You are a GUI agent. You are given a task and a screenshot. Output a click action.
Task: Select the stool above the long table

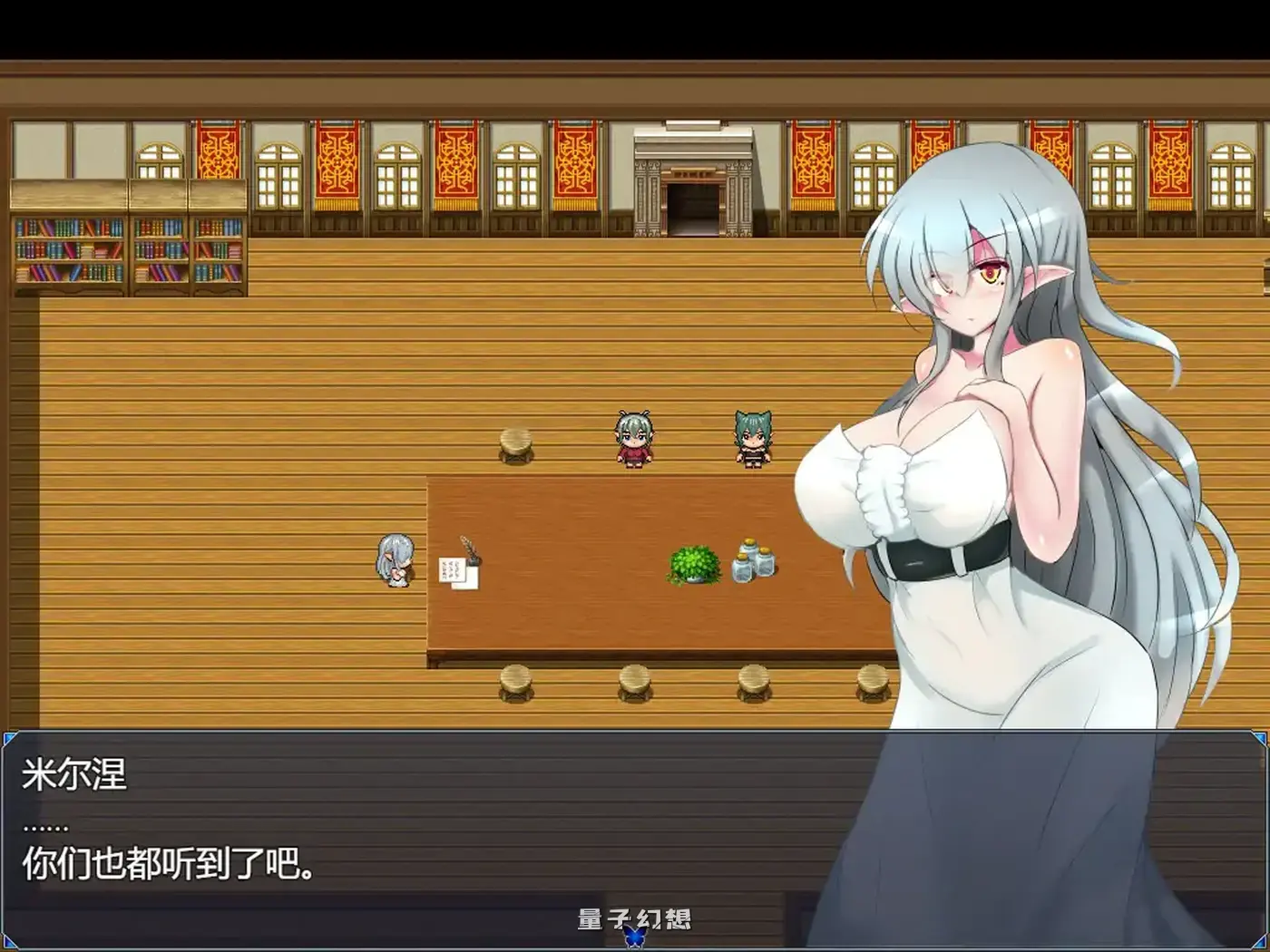point(513,442)
